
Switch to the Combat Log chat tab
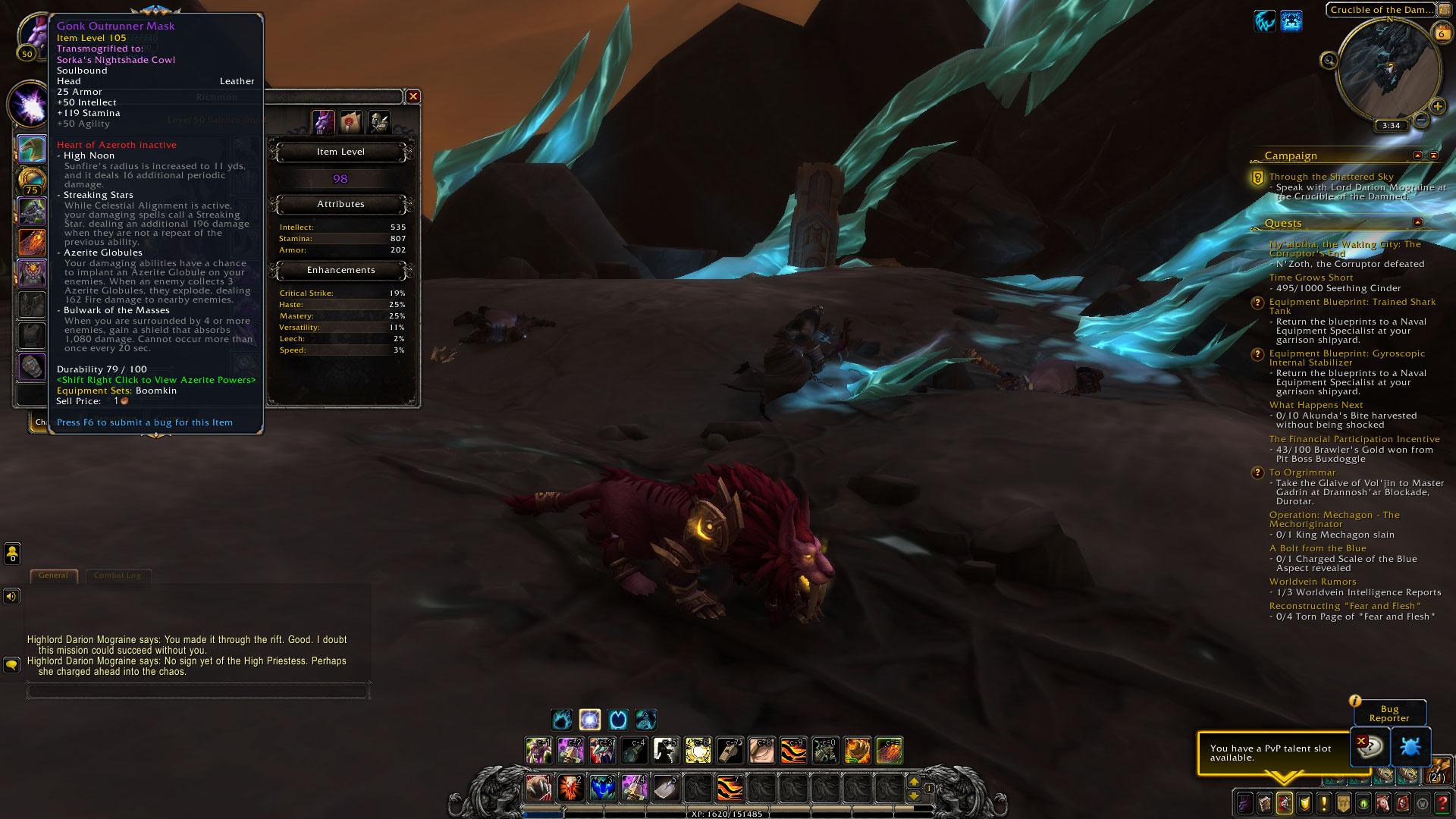[118, 576]
